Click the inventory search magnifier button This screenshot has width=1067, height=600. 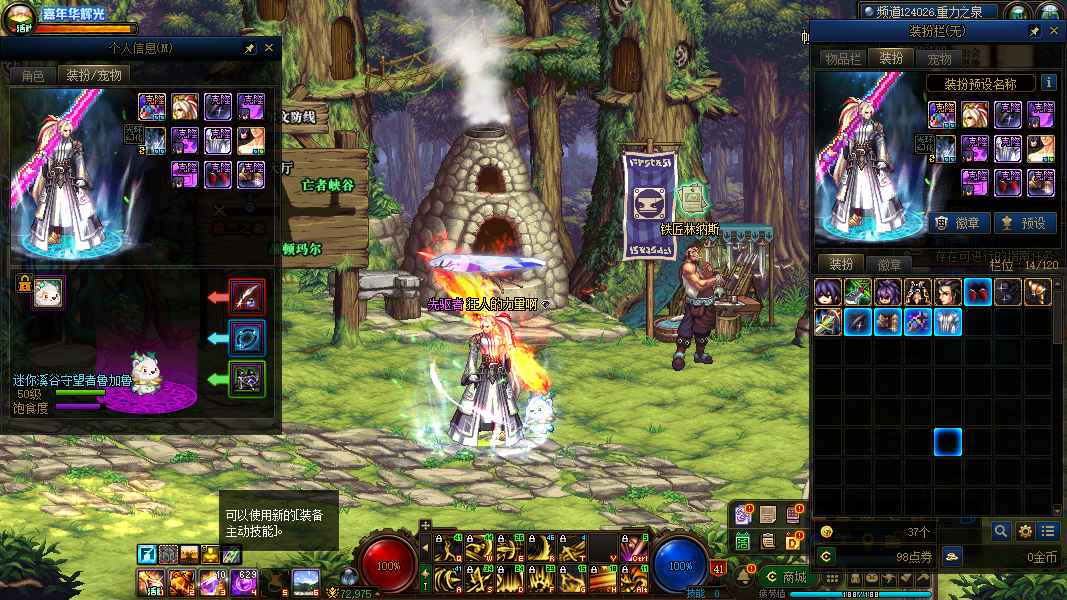1001,531
